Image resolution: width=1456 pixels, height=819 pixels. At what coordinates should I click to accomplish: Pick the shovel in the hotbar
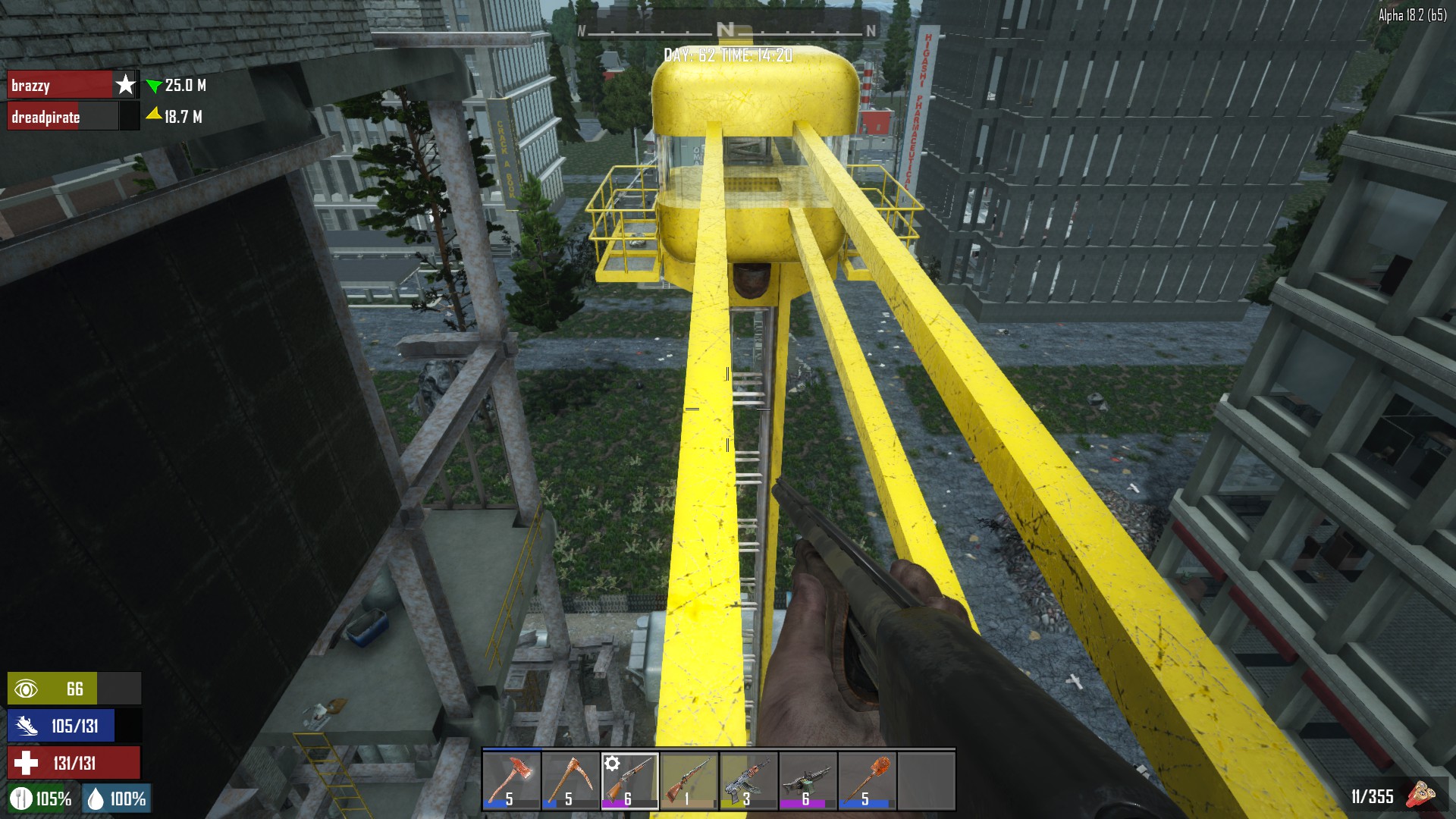click(867, 780)
